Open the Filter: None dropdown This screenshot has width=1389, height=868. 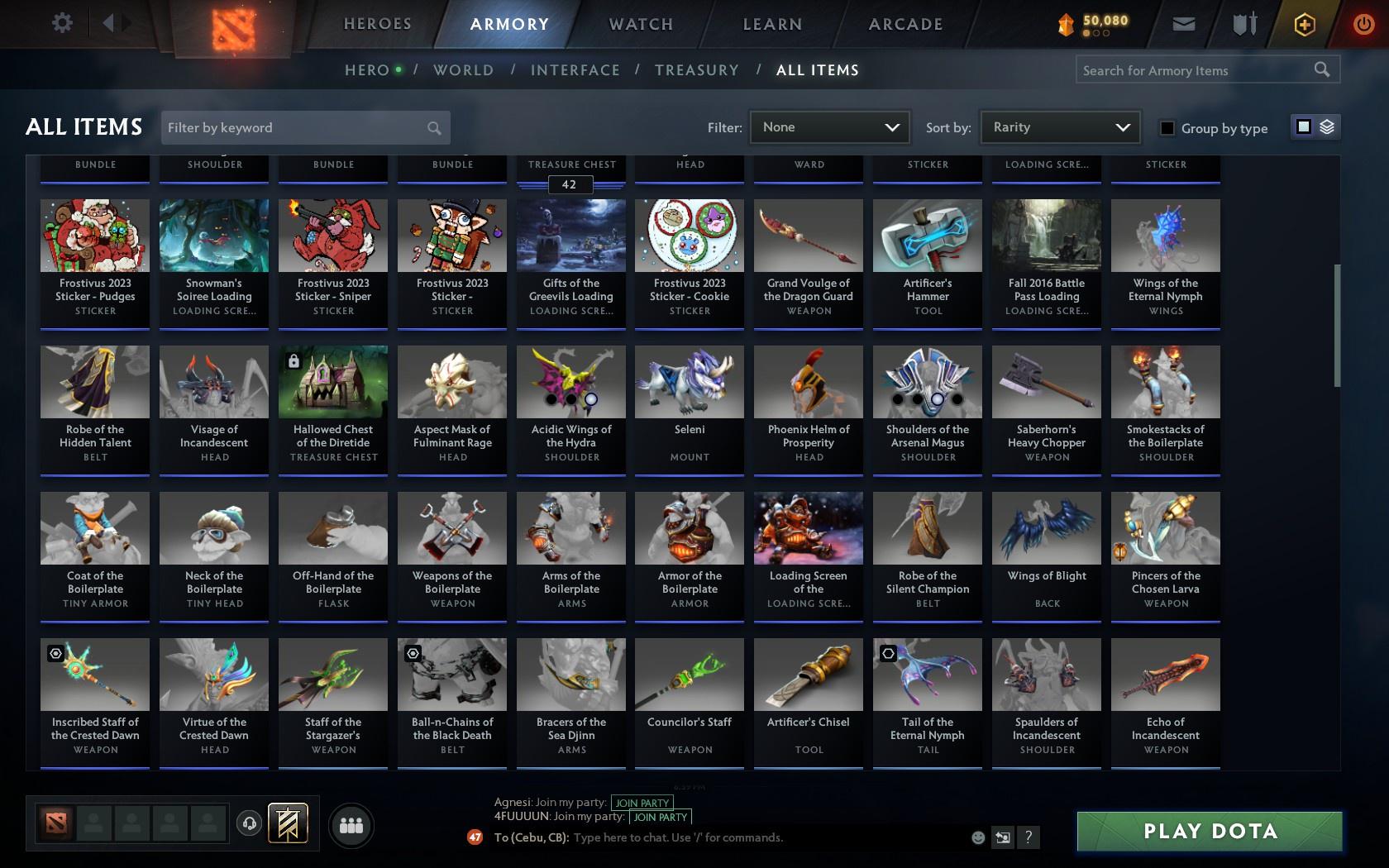coord(829,127)
